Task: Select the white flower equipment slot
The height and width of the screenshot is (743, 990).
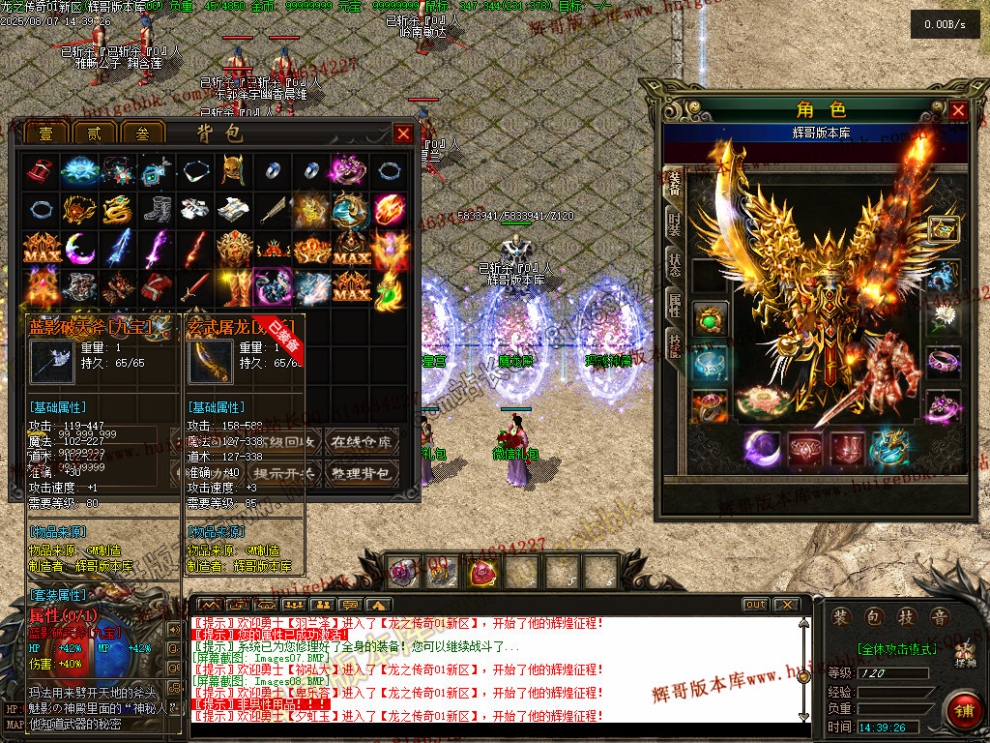Action: 943,319
